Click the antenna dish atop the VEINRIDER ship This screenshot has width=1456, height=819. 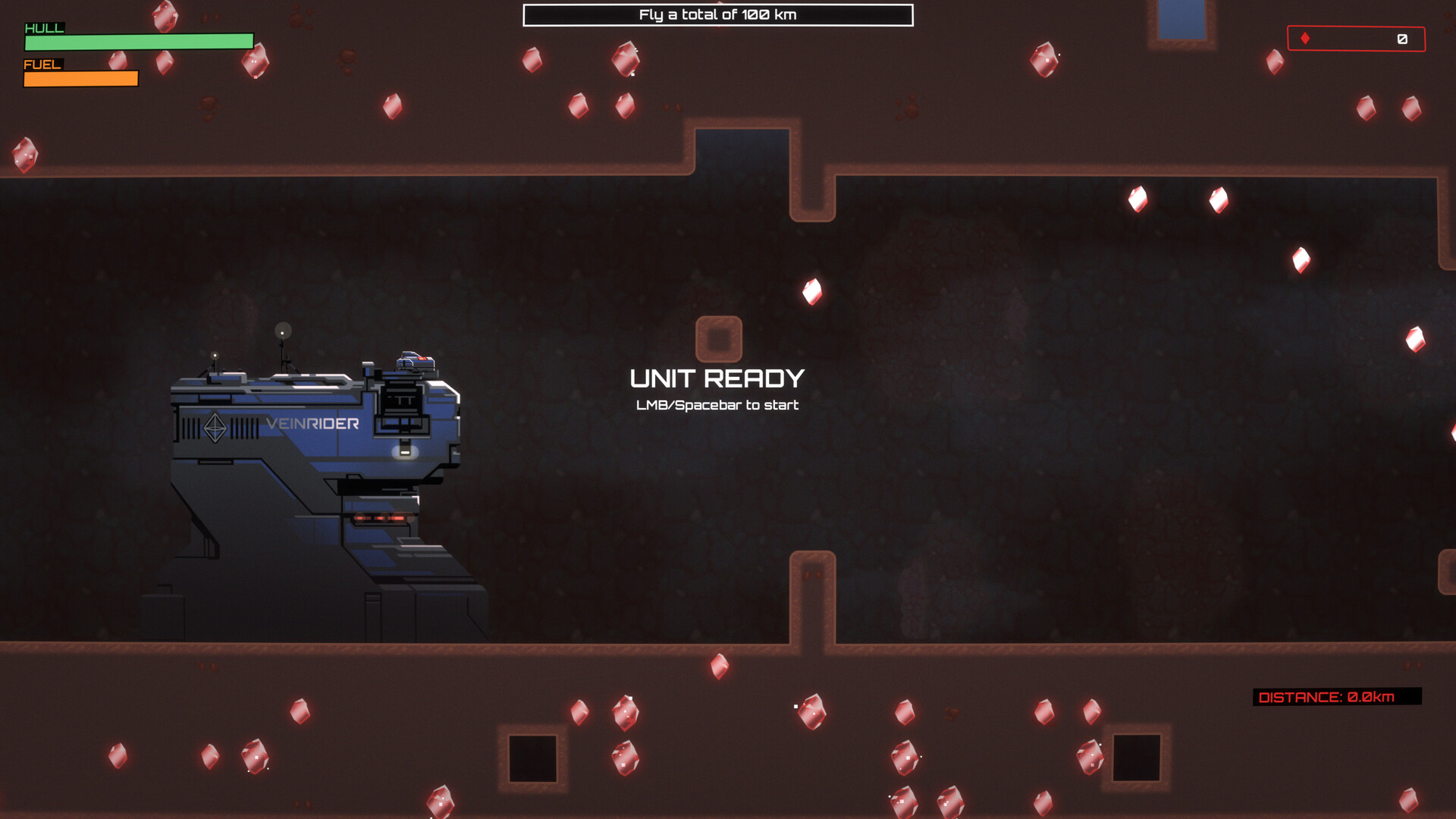282,331
